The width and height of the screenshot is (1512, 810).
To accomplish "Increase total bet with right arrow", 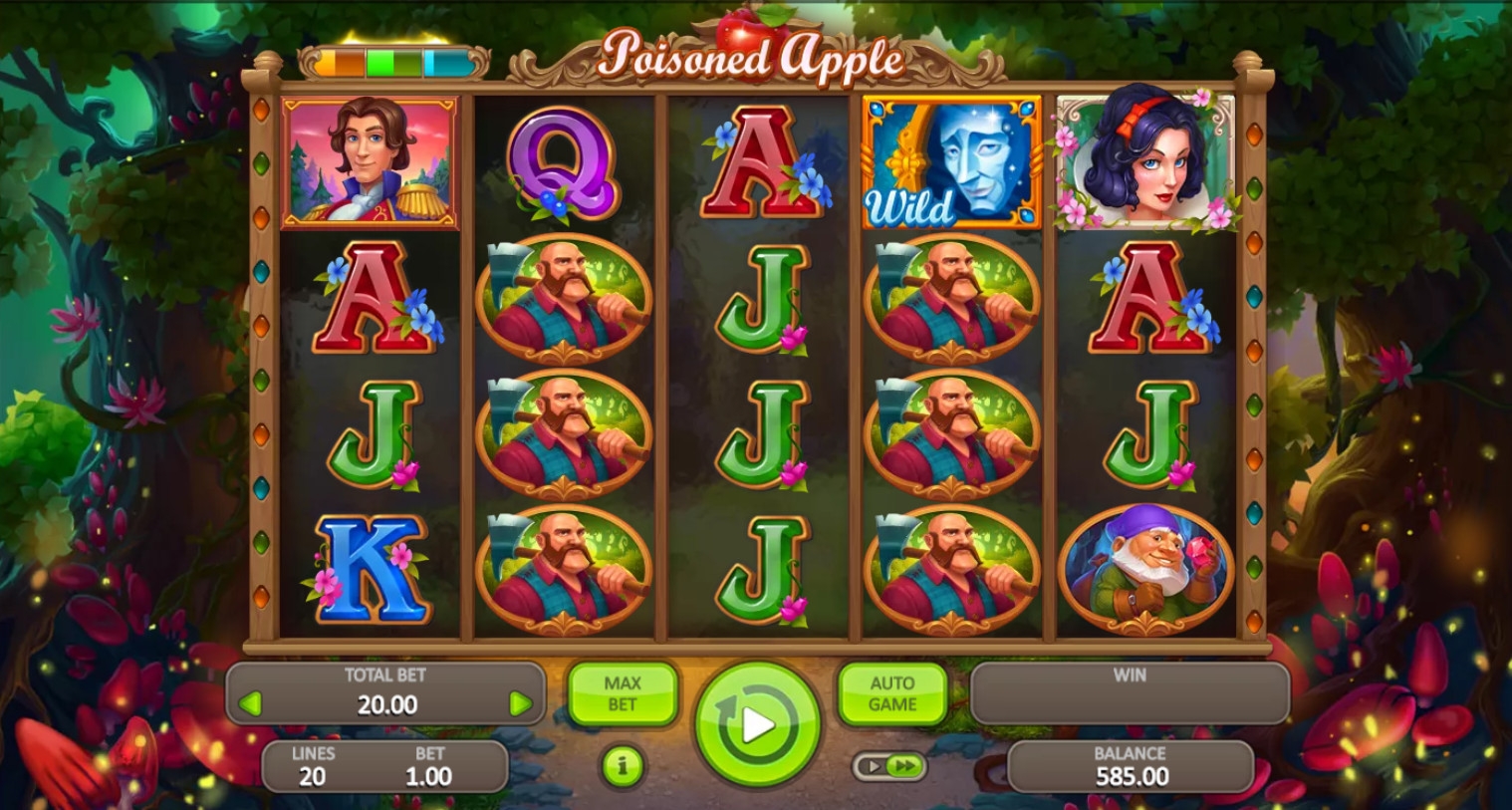I will pyautogui.click(x=519, y=704).
